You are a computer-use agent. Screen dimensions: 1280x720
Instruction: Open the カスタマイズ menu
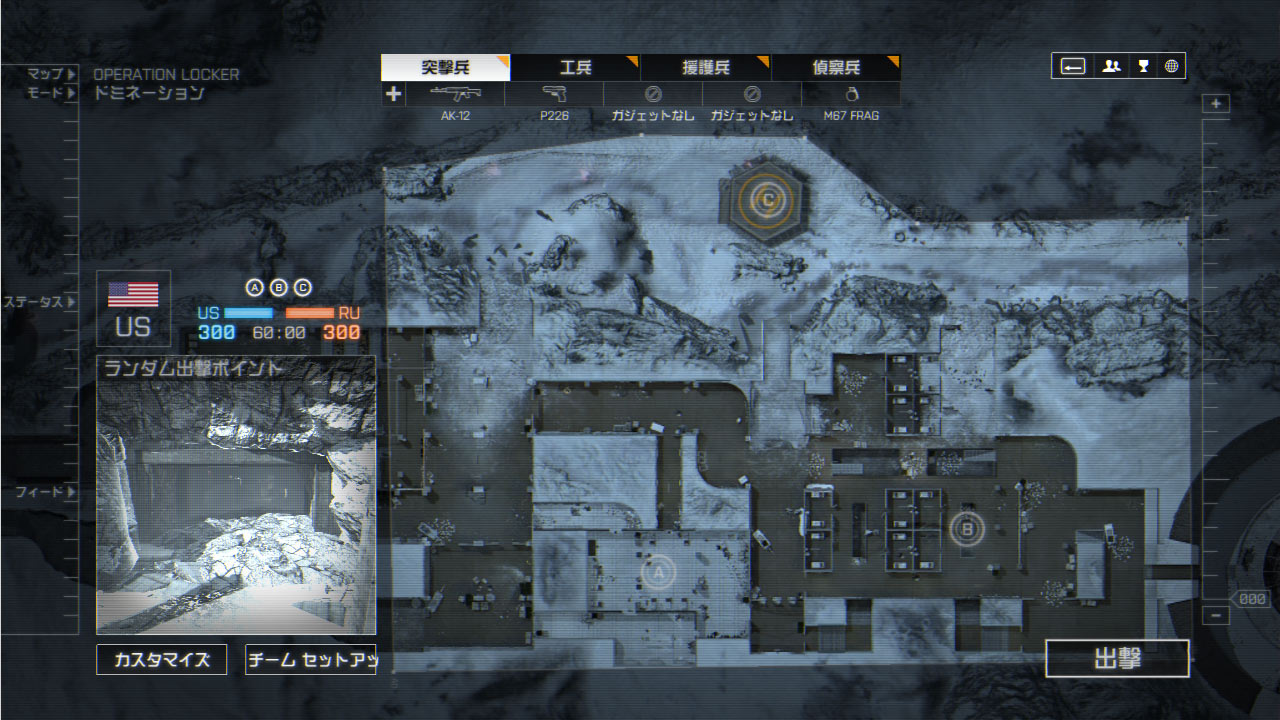click(x=161, y=660)
